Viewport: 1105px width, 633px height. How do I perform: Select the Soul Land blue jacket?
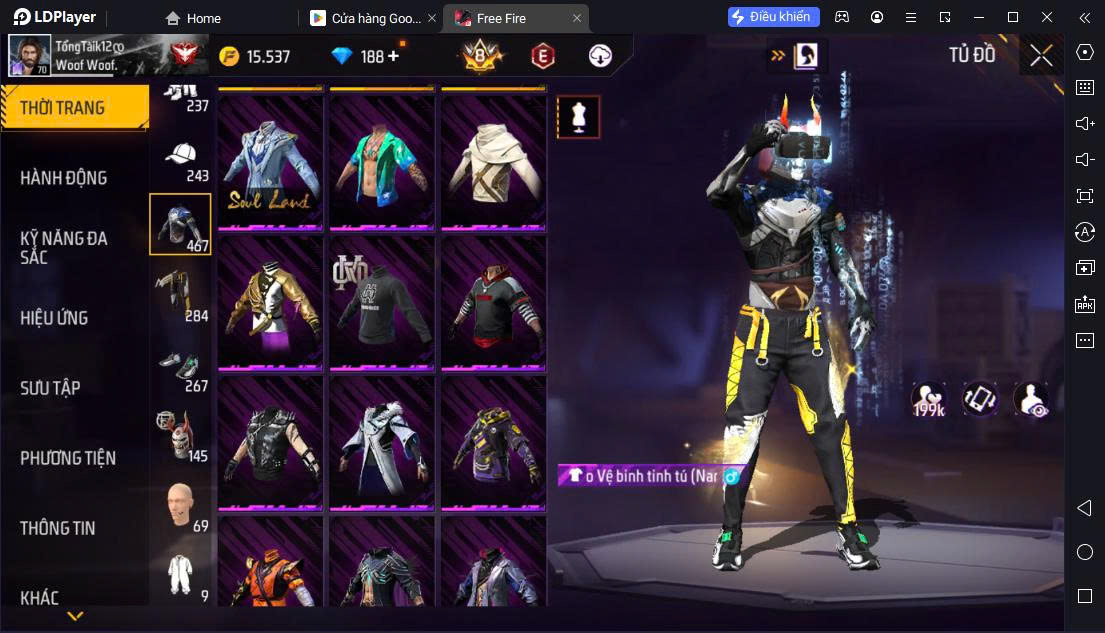click(x=270, y=160)
